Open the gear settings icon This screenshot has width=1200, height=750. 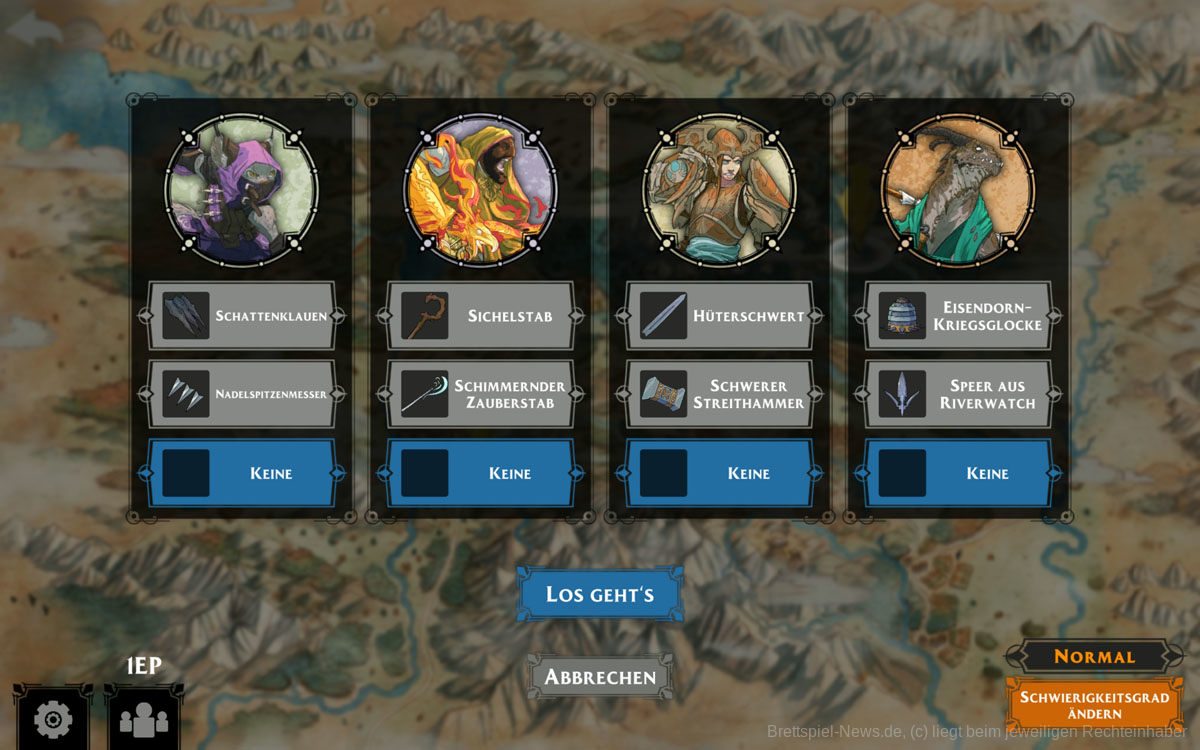click(52, 718)
